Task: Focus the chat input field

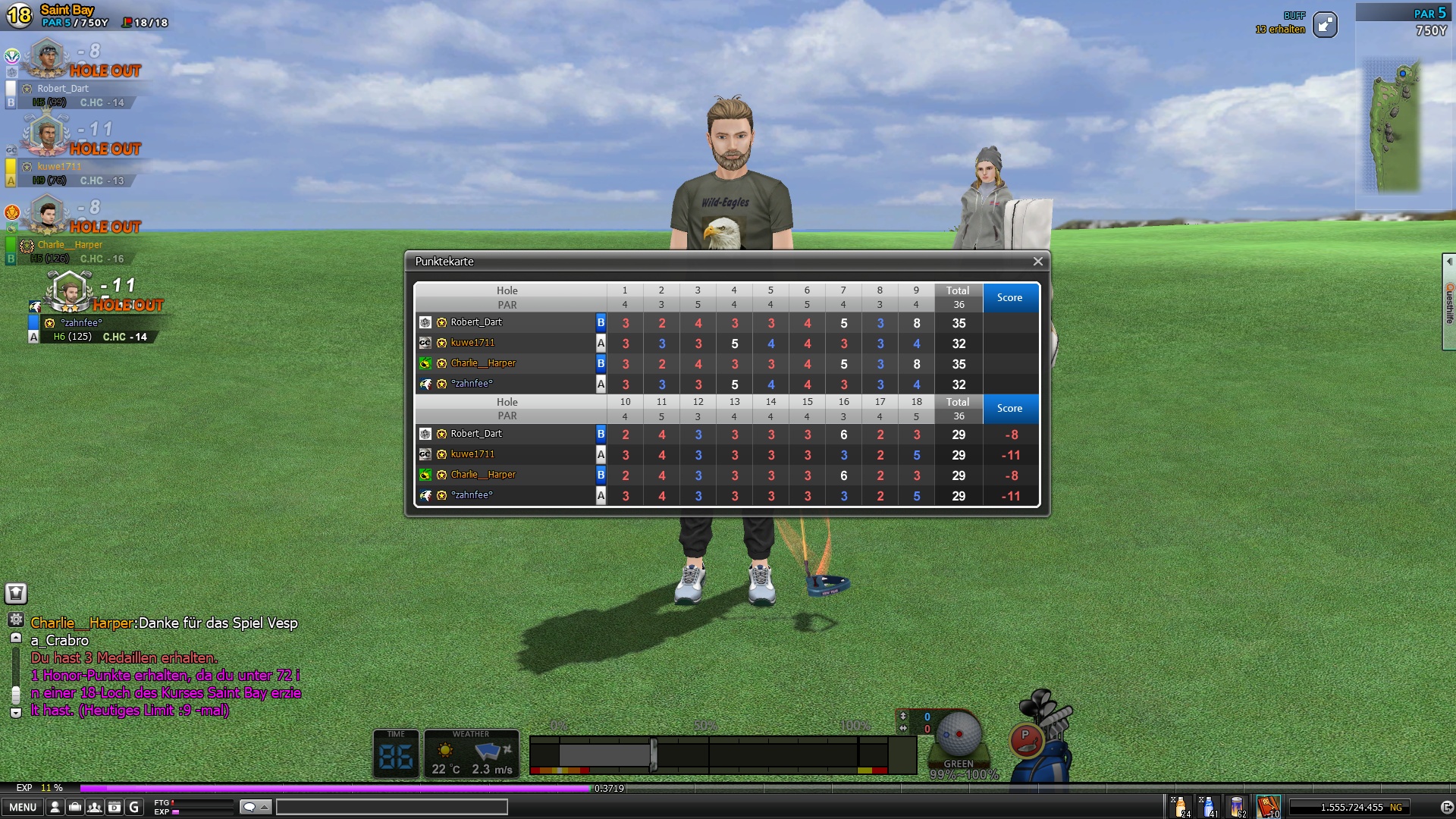Action: pos(391,807)
